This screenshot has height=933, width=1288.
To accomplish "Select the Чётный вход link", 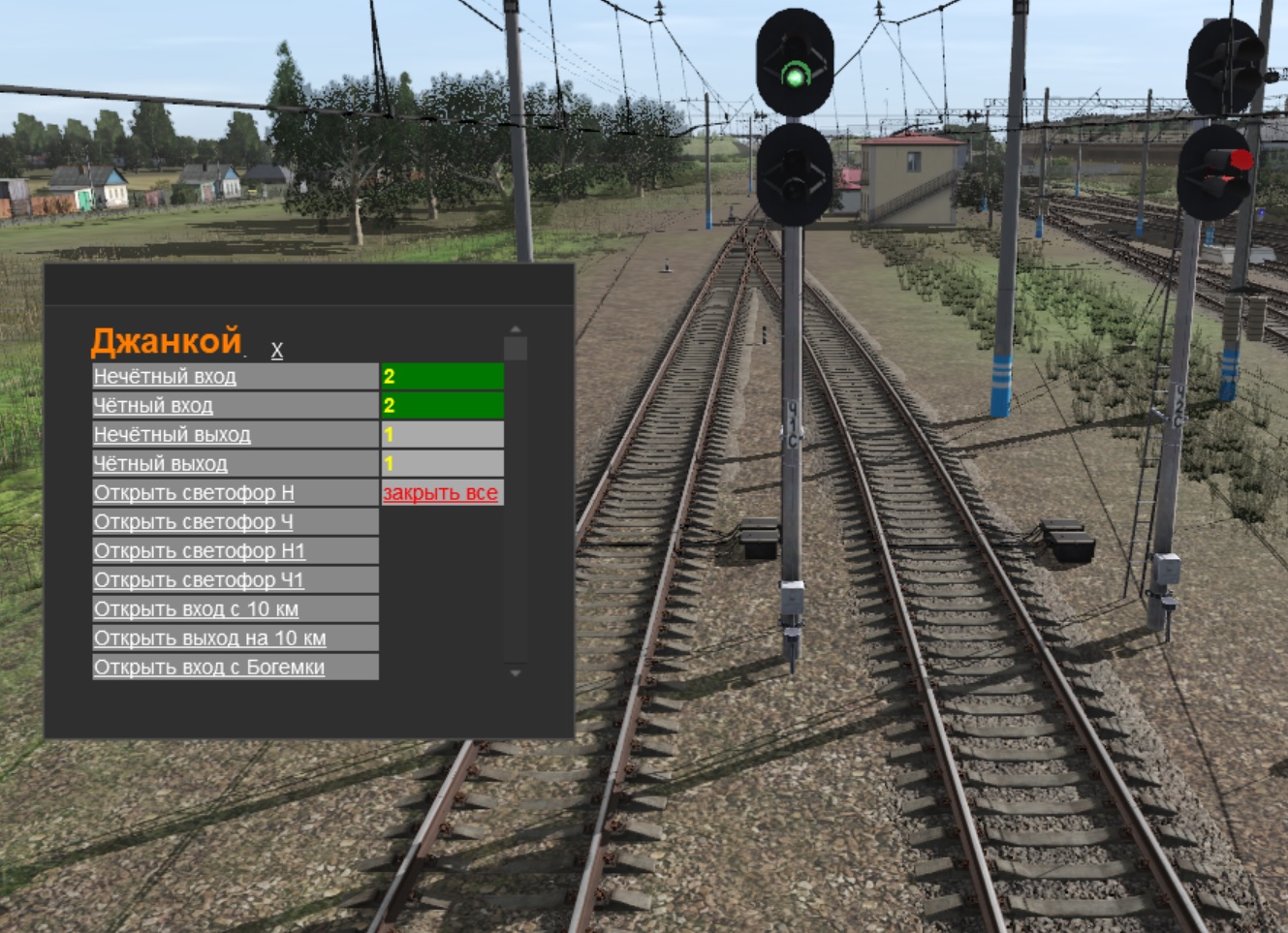I will 153,406.
